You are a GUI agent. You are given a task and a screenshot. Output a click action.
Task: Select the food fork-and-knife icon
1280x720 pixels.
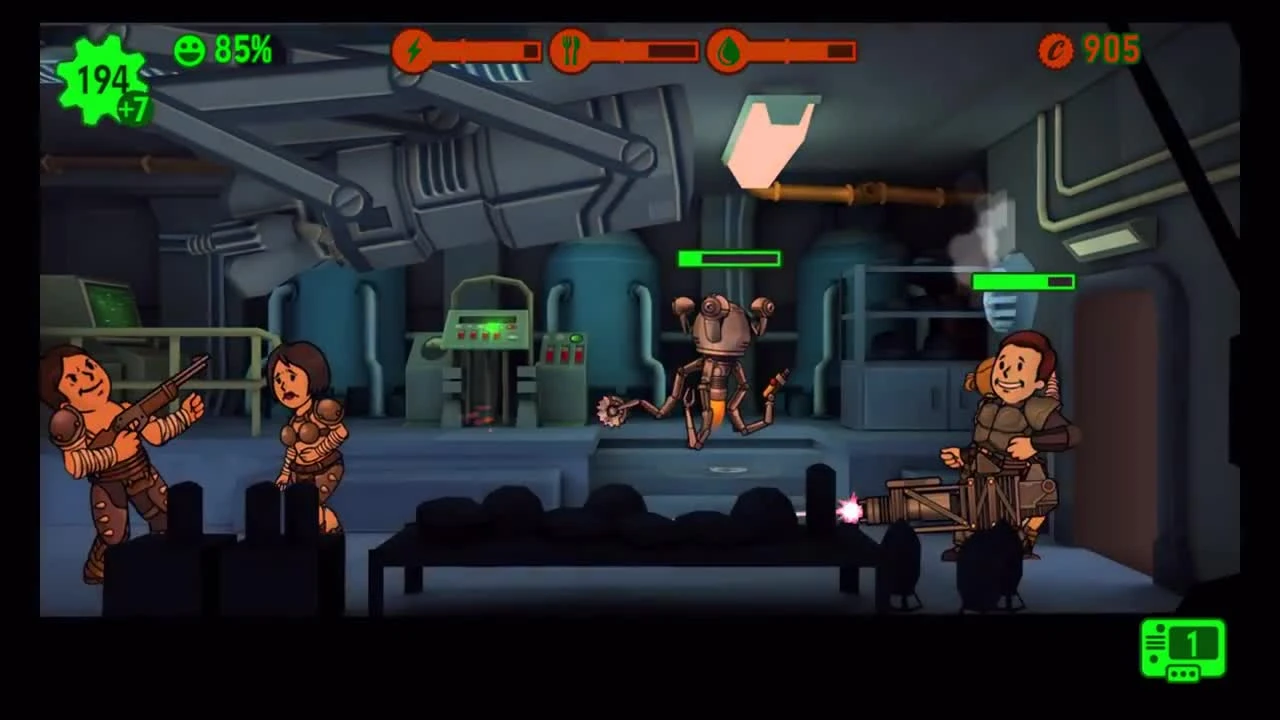point(571,50)
